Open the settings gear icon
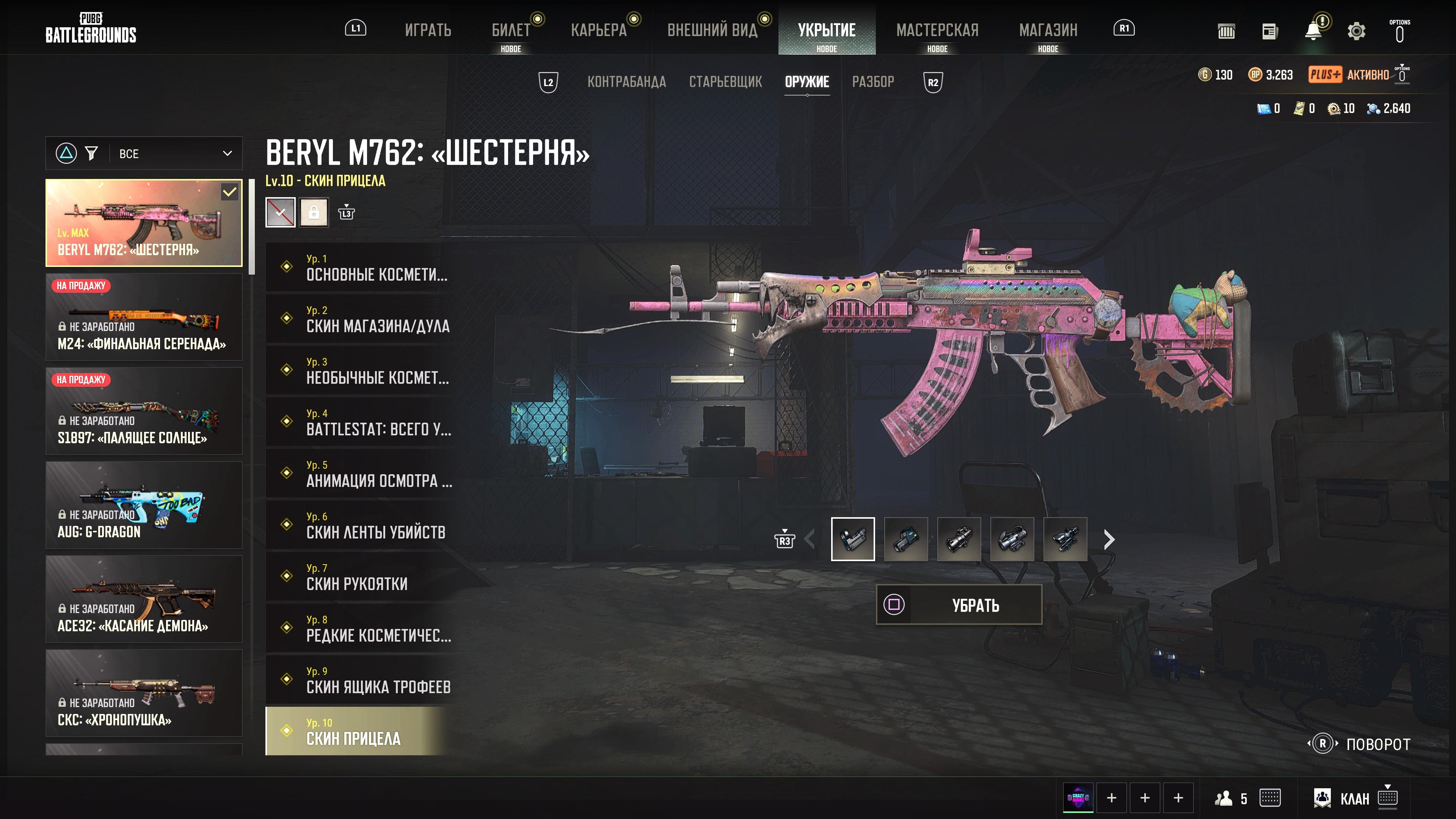This screenshot has height=819, width=1456. point(1356,31)
